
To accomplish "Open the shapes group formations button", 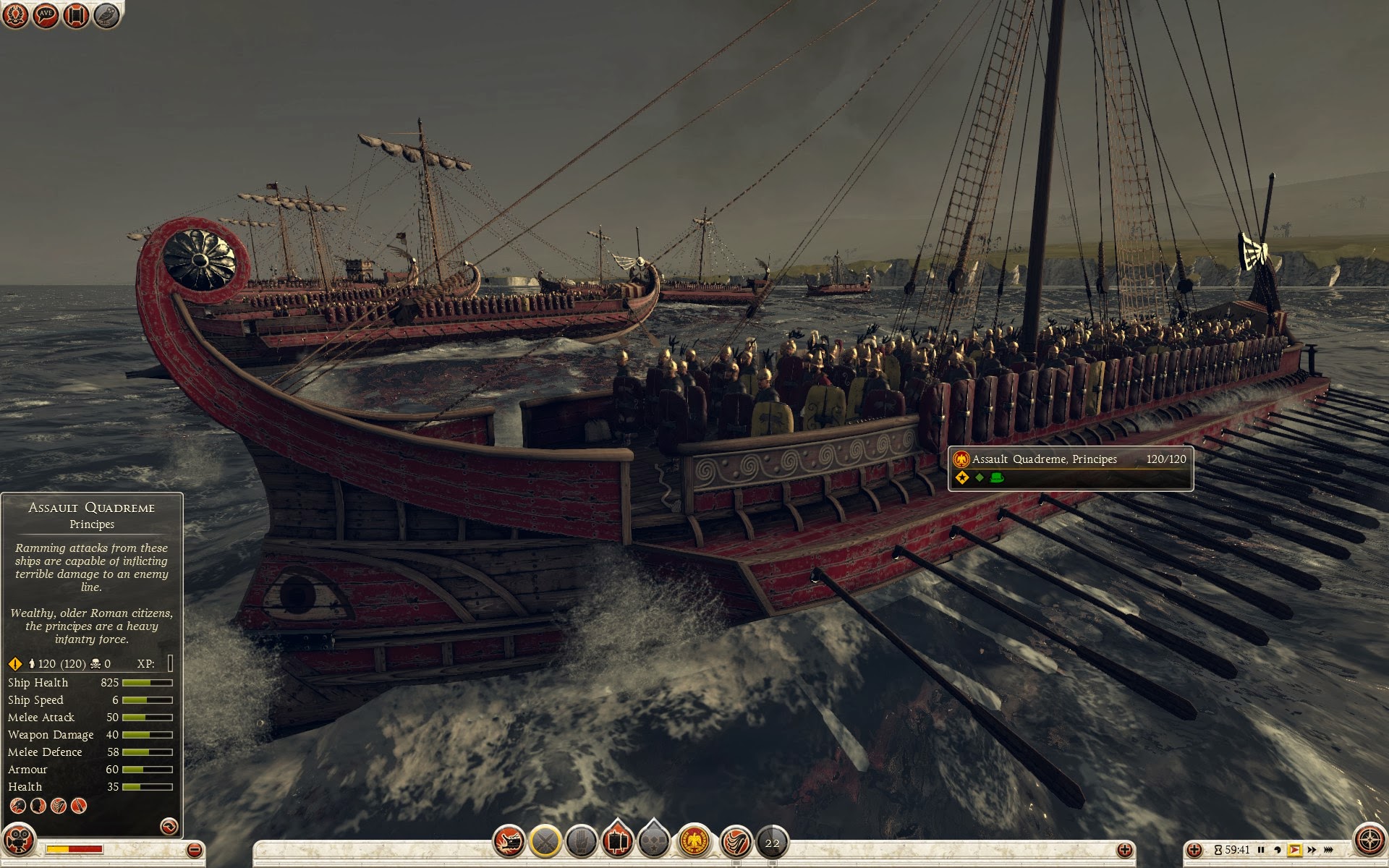I will (654, 841).
